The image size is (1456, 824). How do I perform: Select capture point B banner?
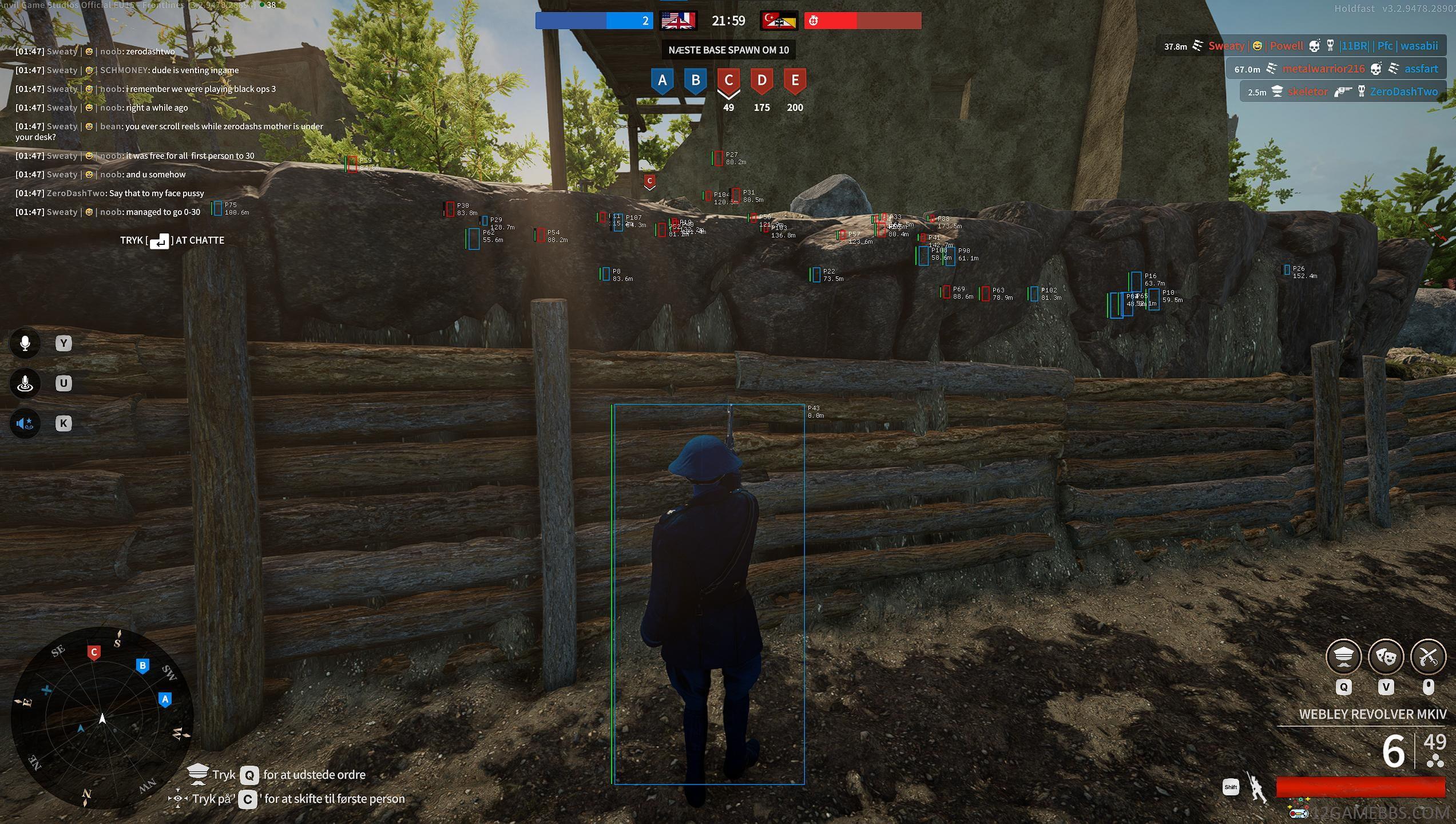695,81
